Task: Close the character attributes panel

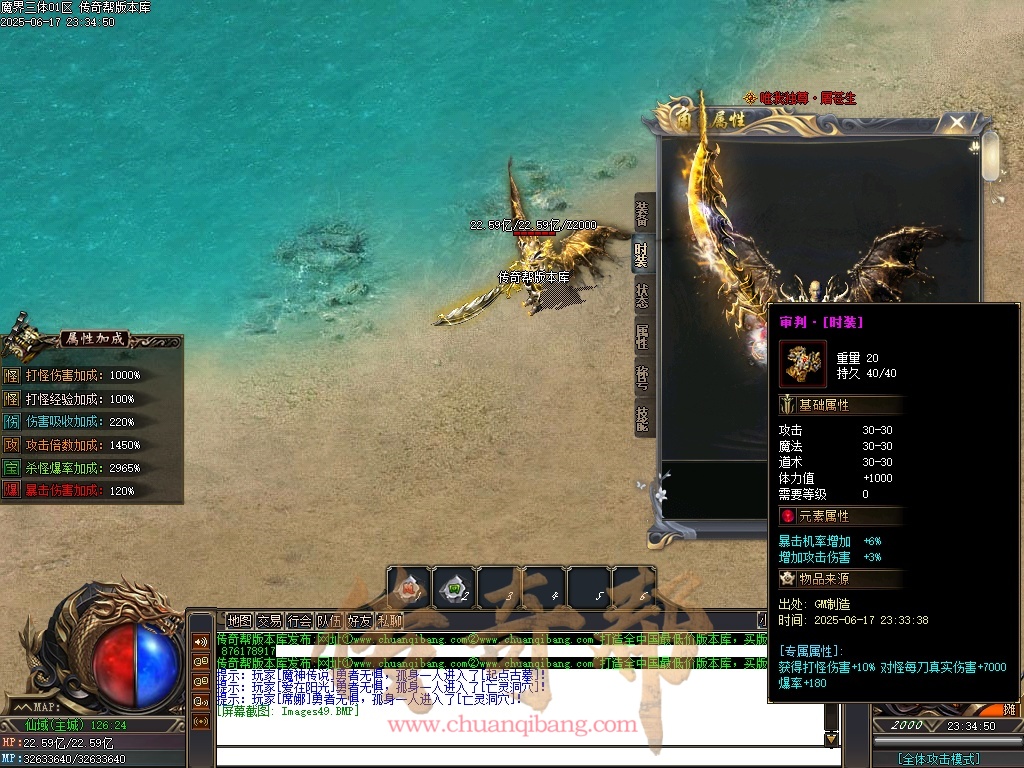Action: [957, 122]
